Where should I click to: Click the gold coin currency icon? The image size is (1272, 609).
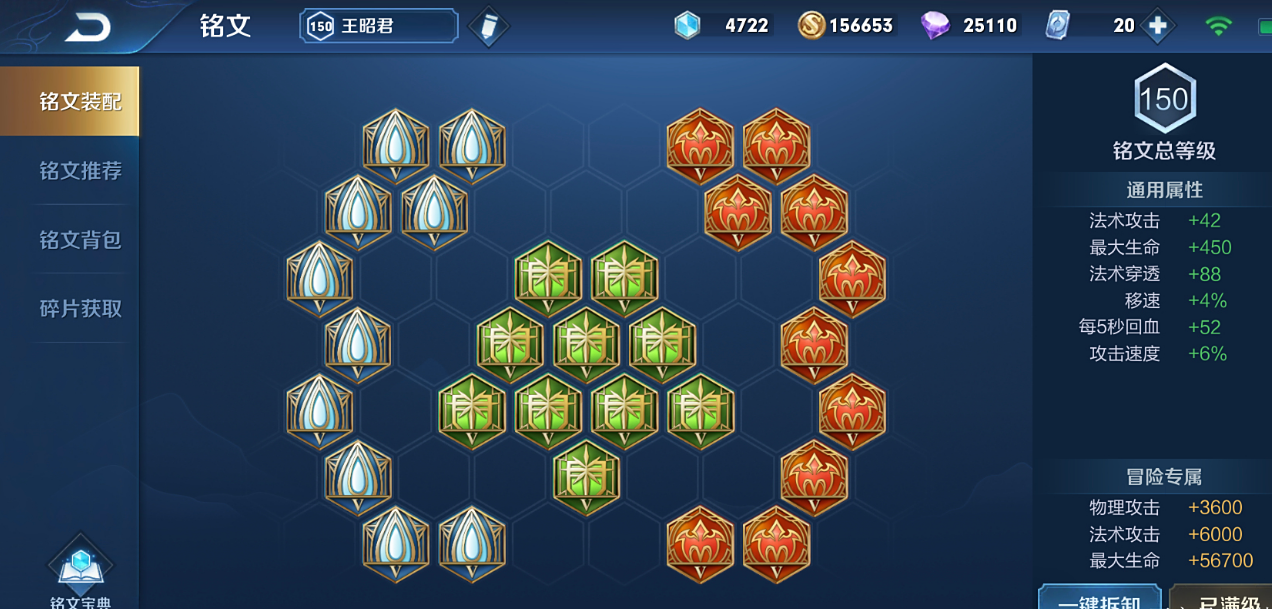click(811, 26)
